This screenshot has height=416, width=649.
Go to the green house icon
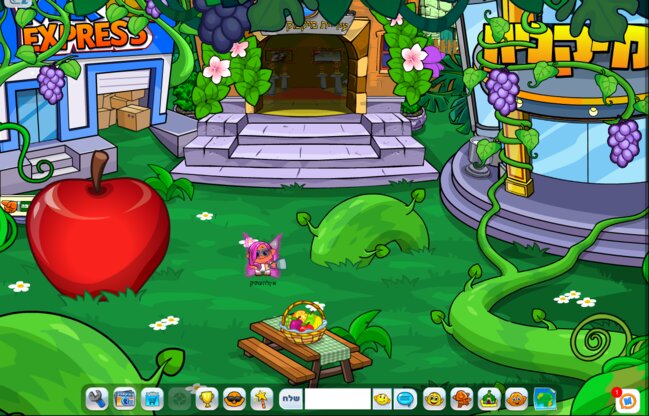pos(489,399)
